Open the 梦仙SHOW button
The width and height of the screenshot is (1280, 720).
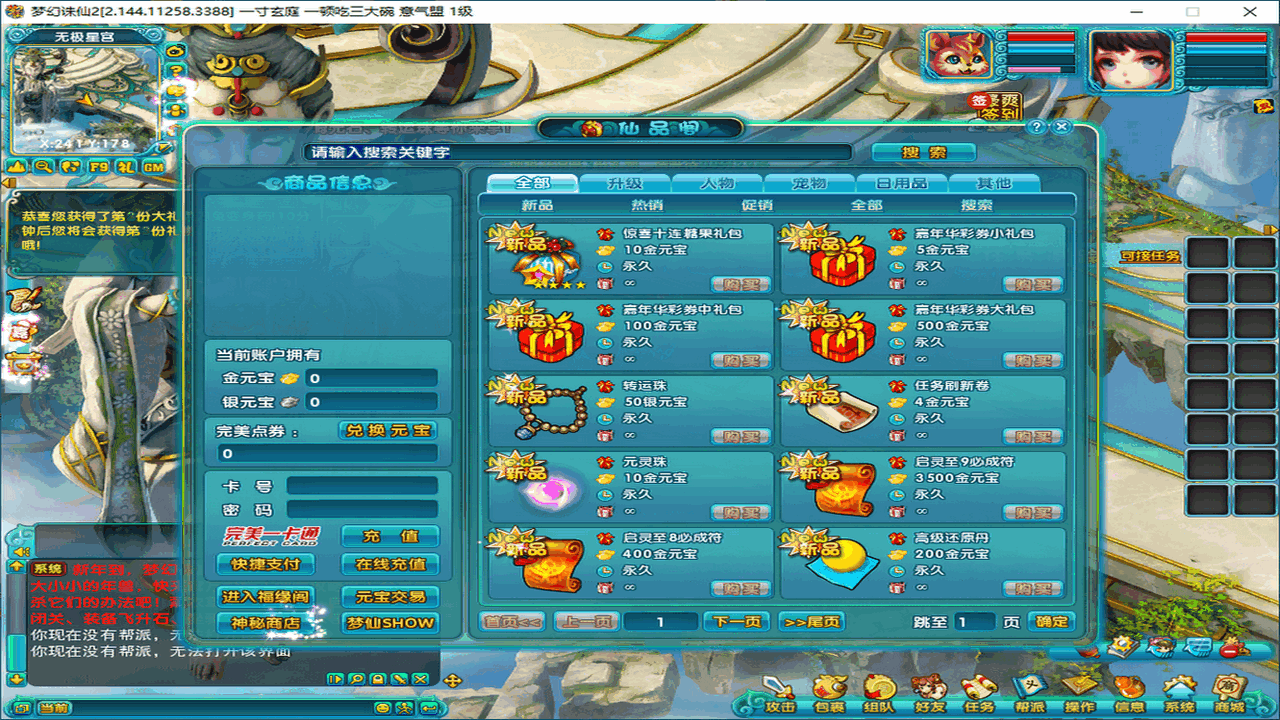pyautogui.click(x=390, y=622)
